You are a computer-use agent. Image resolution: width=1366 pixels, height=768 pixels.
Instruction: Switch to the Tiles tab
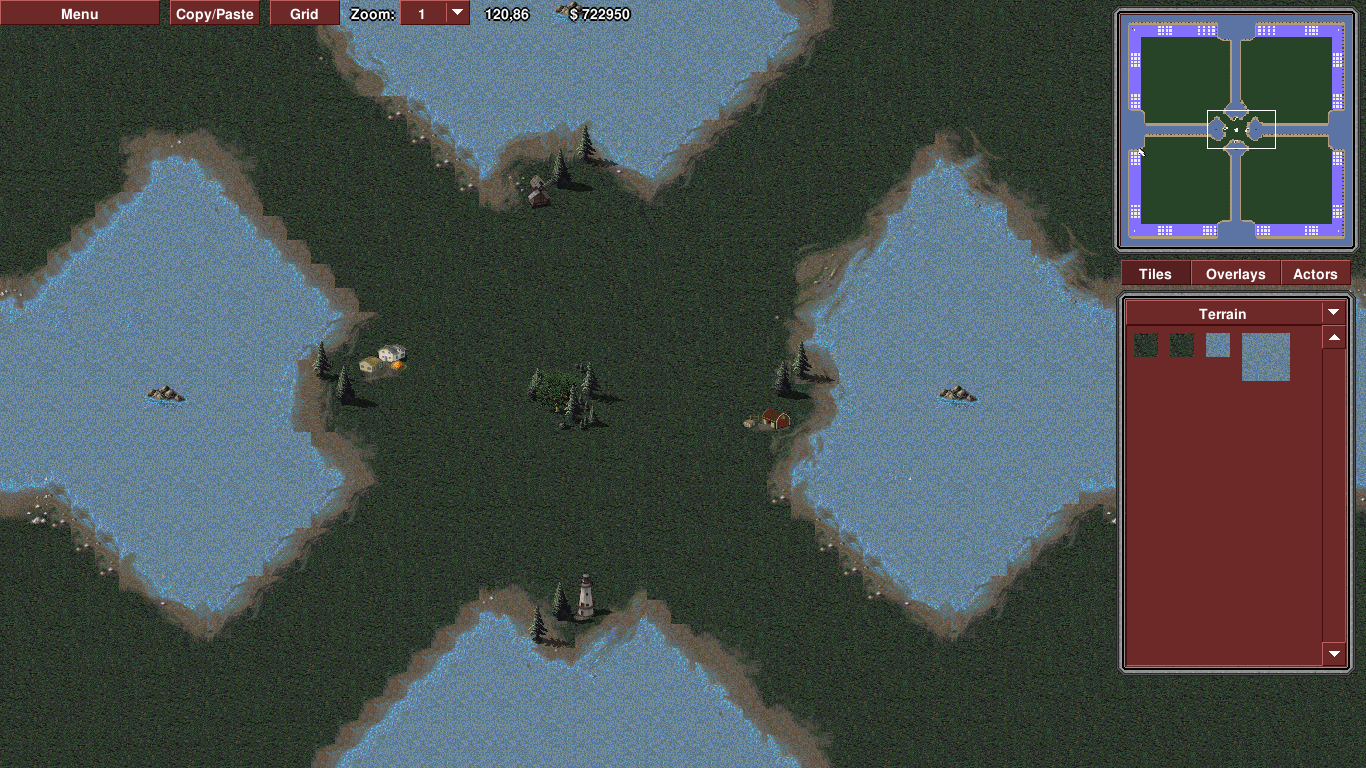[x=1155, y=274]
